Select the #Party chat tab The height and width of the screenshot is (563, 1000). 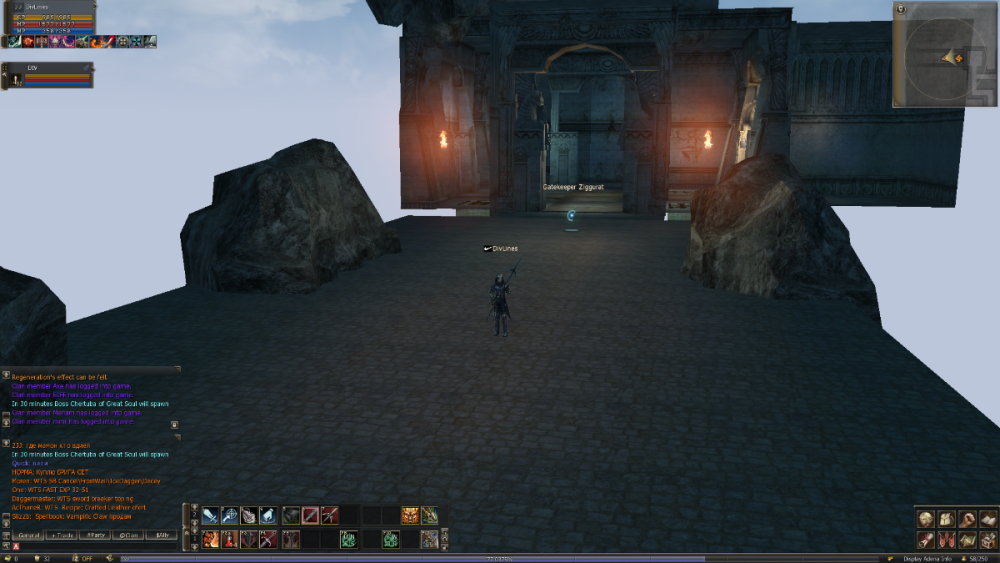[96, 535]
